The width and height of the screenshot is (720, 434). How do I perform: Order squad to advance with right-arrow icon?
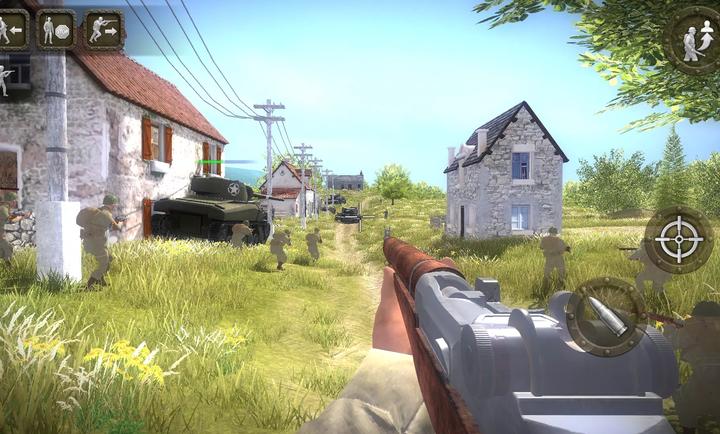103,30
